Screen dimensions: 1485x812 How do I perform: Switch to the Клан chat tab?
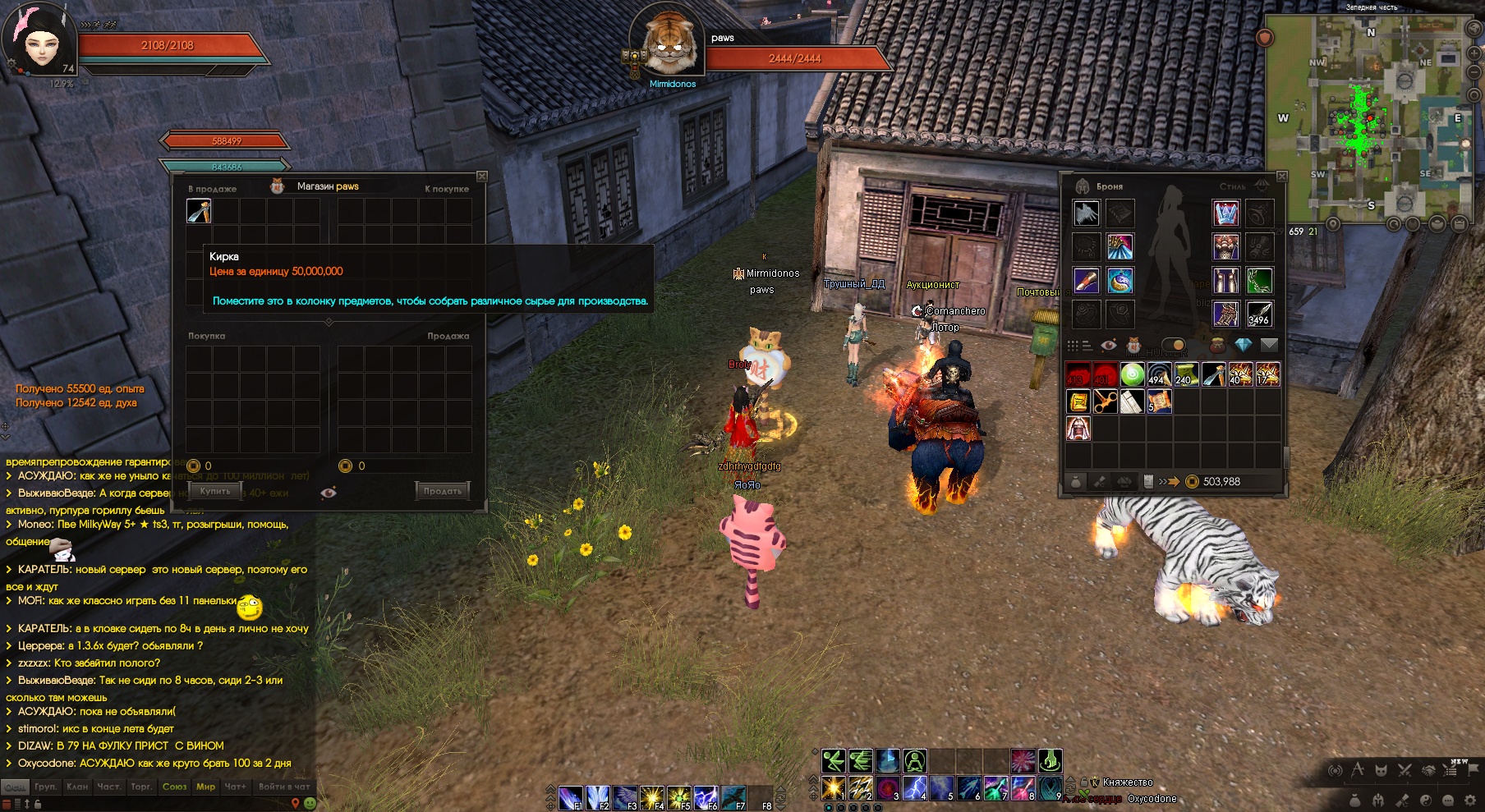coord(77,787)
